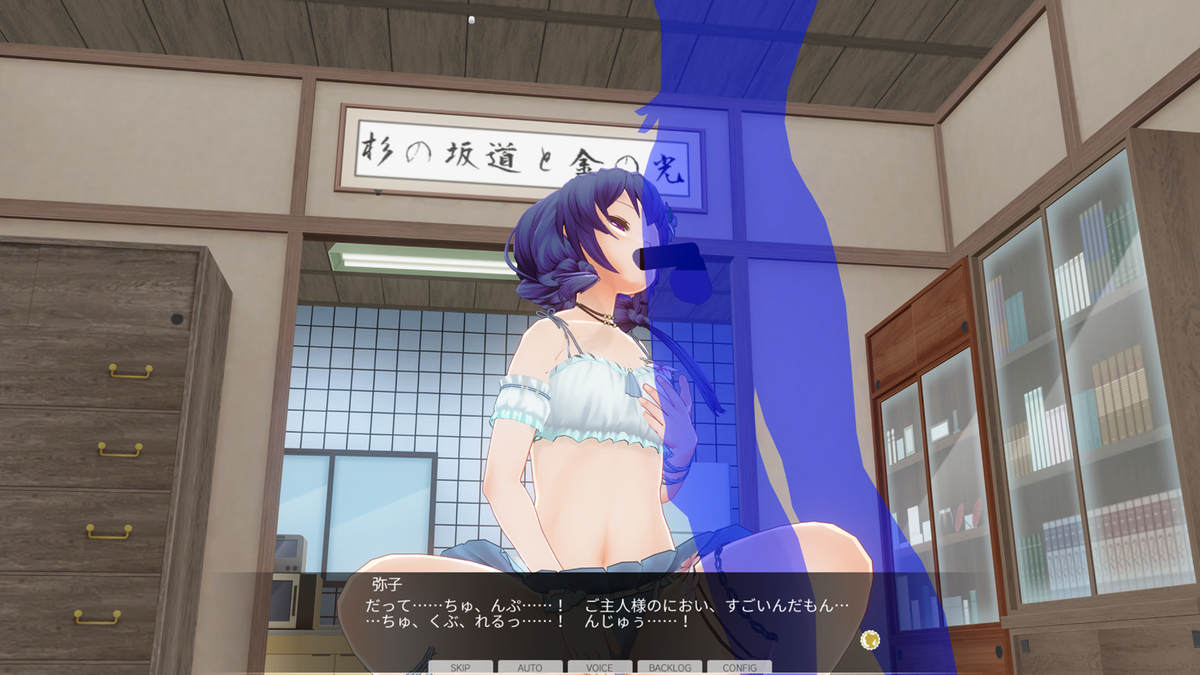
Task: Replay the line with VOICE button
Action: click(x=599, y=667)
